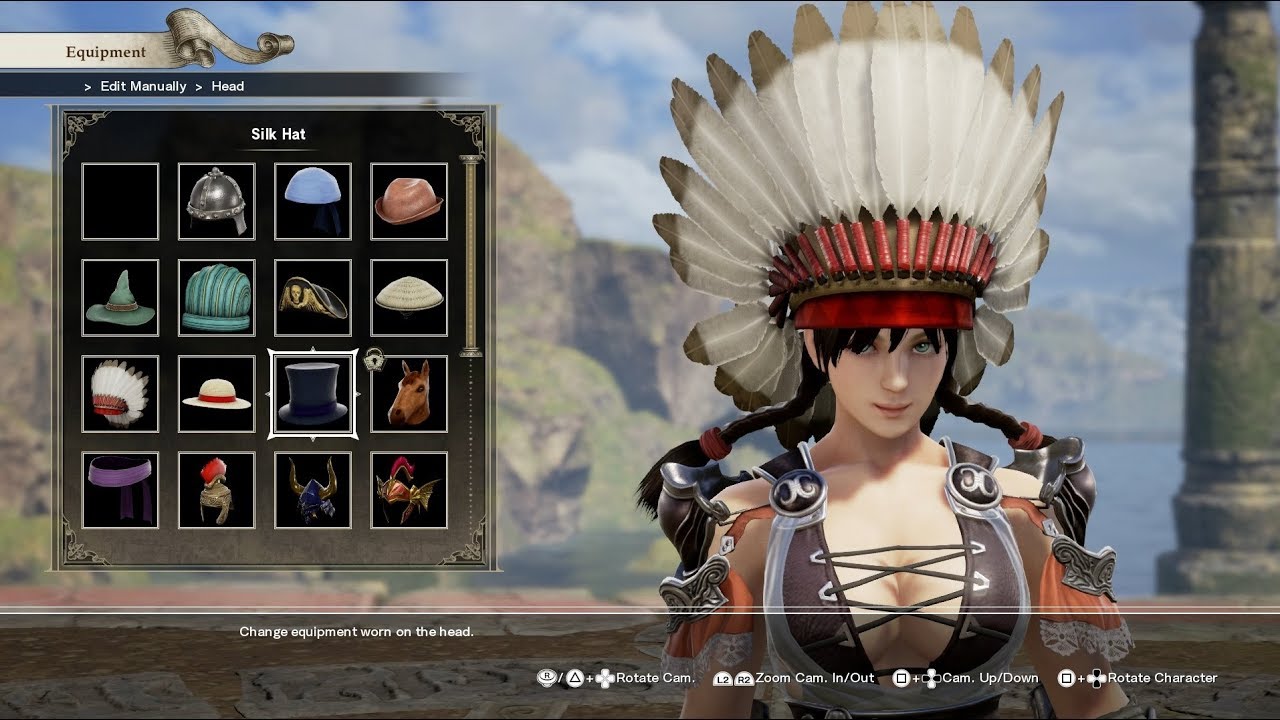Choose the horse head mask
The width and height of the screenshot is (1280, 720).
pyautogui.click(x=409, y=394)
